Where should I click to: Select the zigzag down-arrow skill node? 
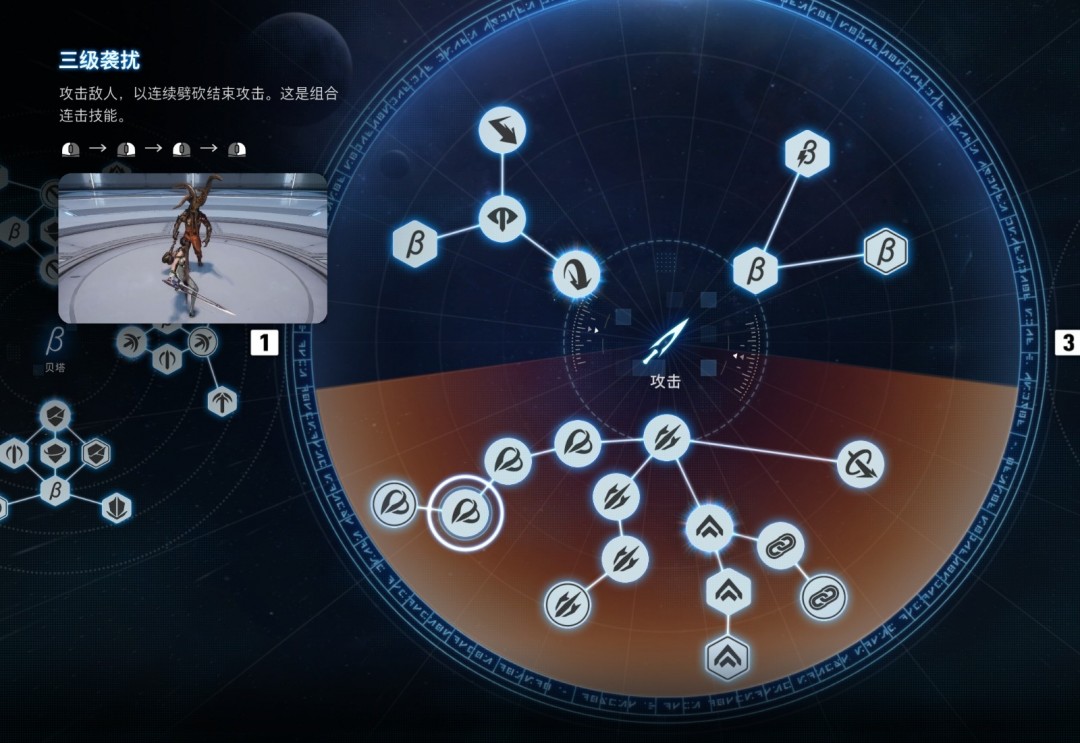[502, 132]
